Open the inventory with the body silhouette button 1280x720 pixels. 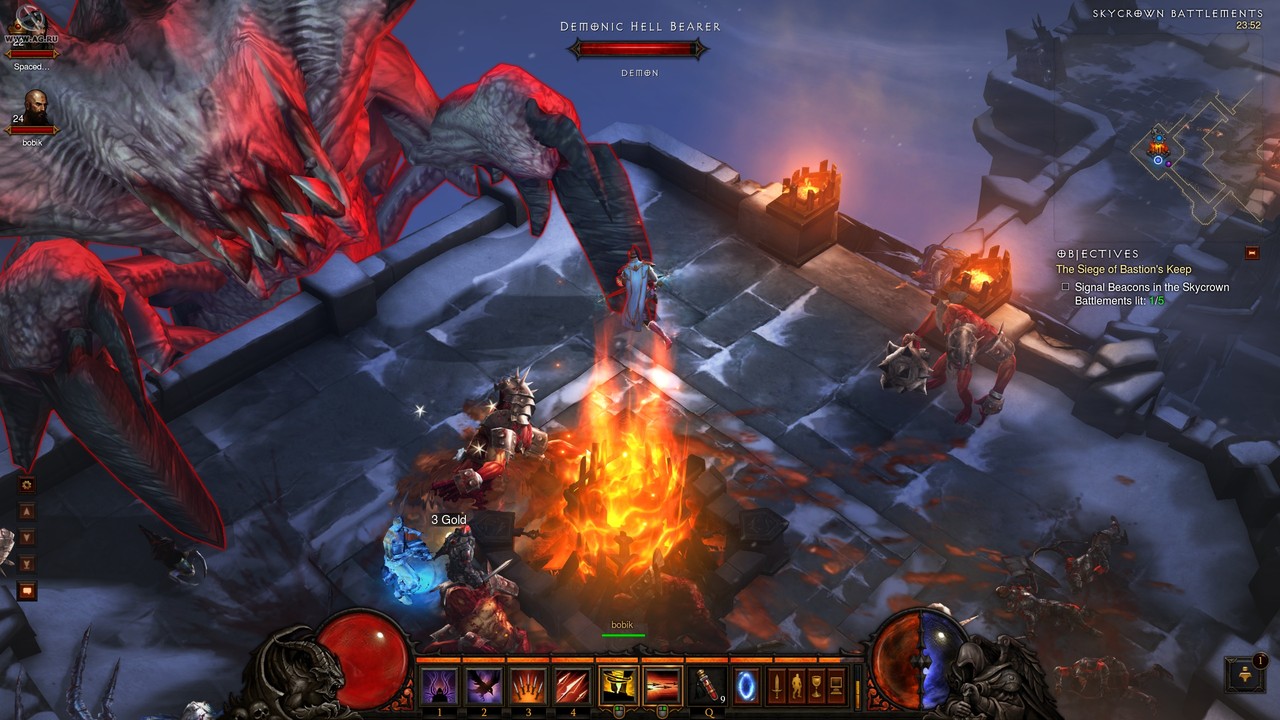click(796, 686)
